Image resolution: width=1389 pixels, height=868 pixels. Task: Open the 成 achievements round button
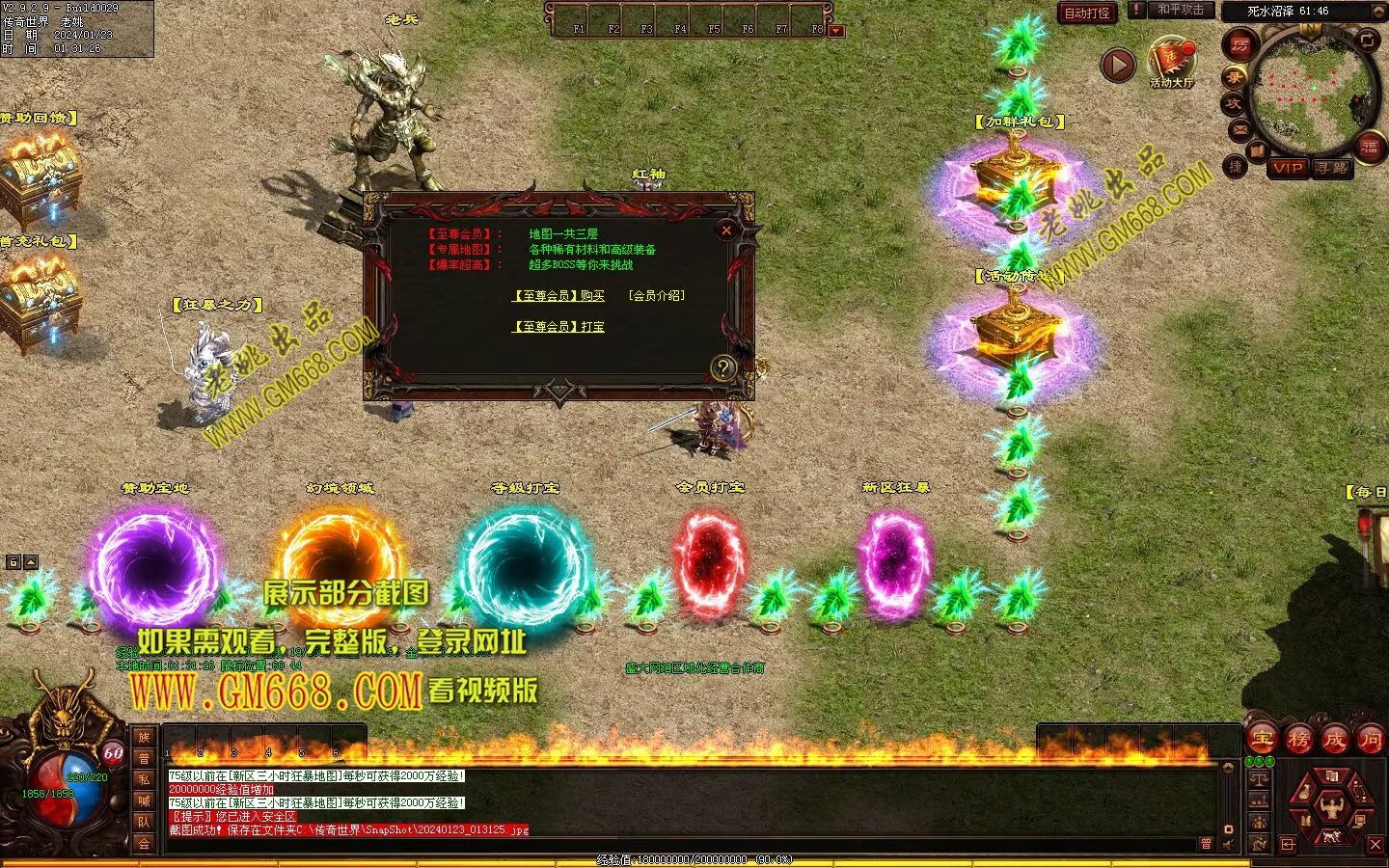click(x=1334, y=740)
